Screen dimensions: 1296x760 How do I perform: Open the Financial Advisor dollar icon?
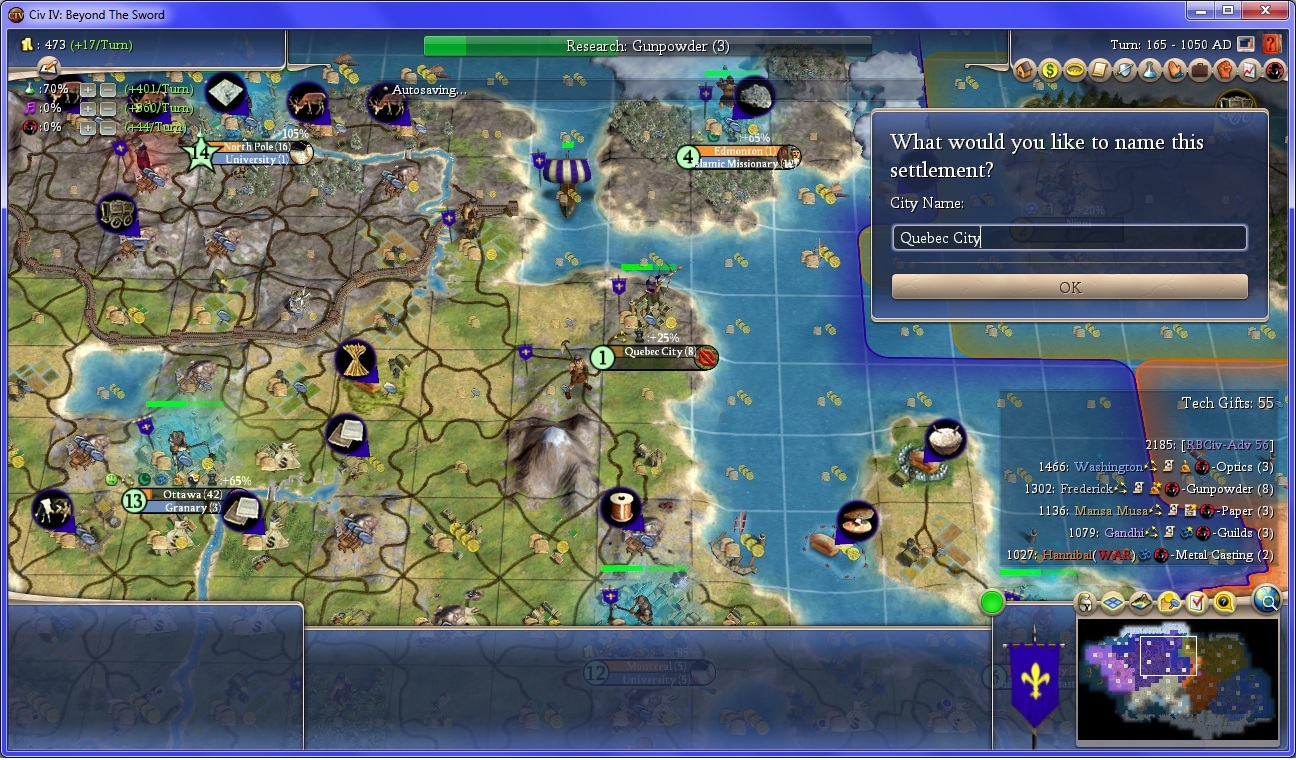1049,71
